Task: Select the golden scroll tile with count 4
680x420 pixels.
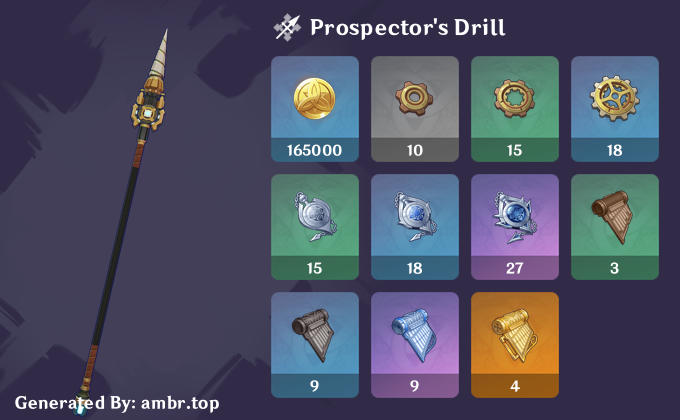Action: tap(515, 344)
